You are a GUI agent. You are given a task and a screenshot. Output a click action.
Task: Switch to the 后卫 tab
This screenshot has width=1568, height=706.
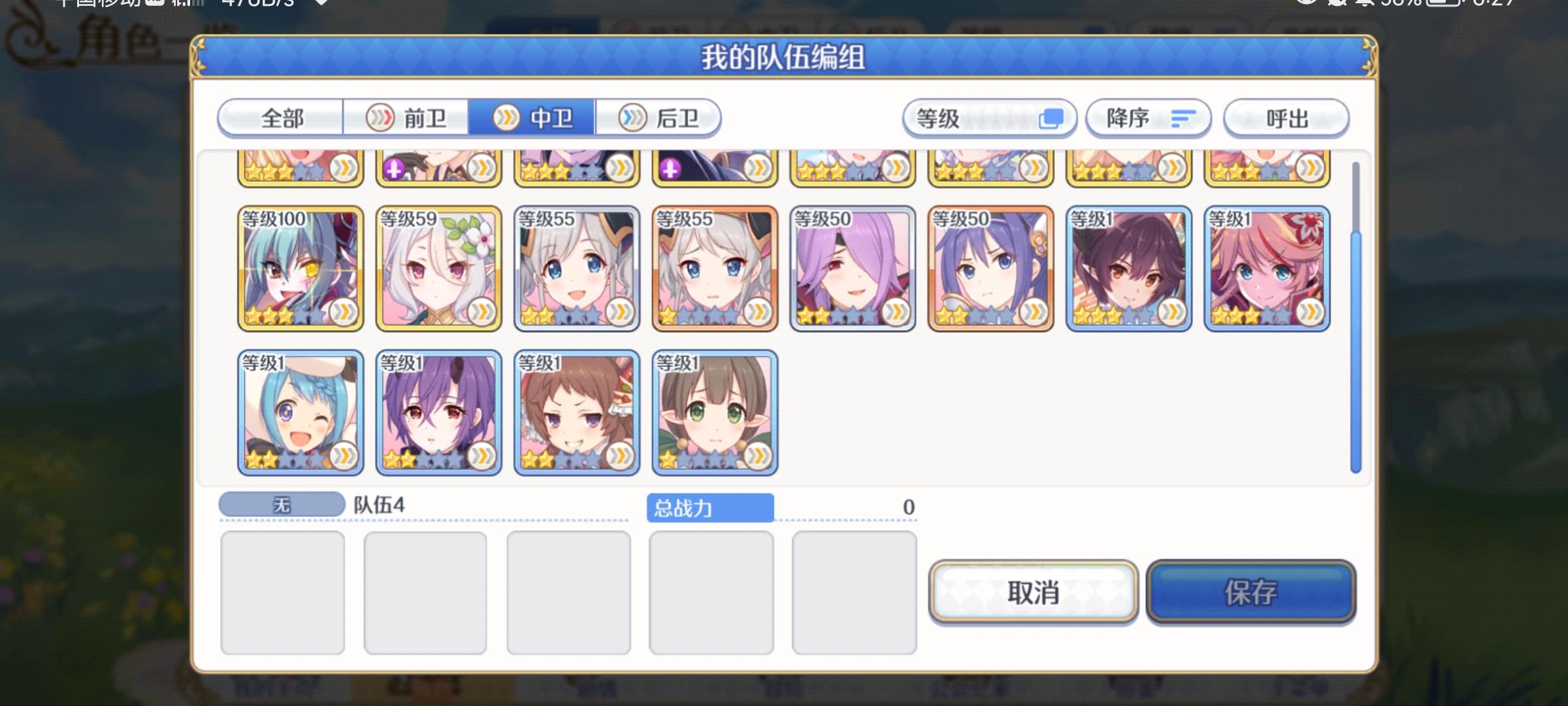[670, 118]
